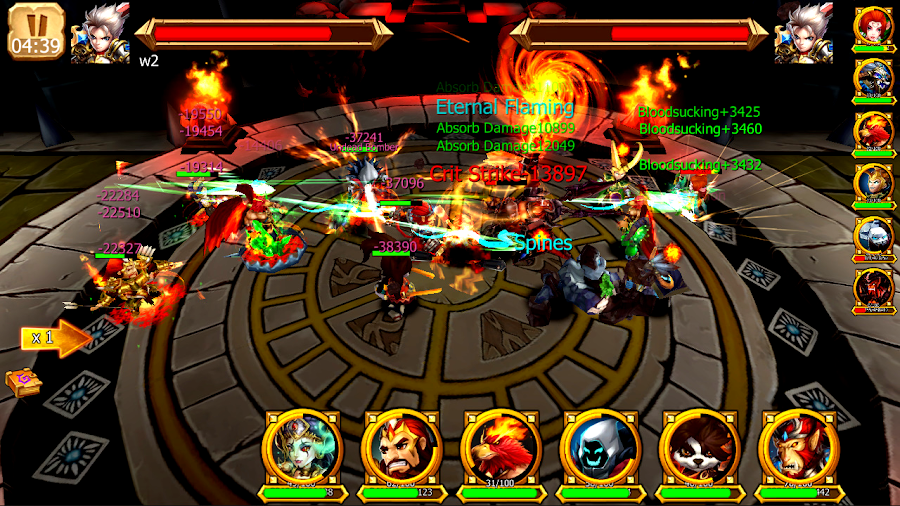
Task: Open the orange spellbook icon
Action: coord(21,383)
